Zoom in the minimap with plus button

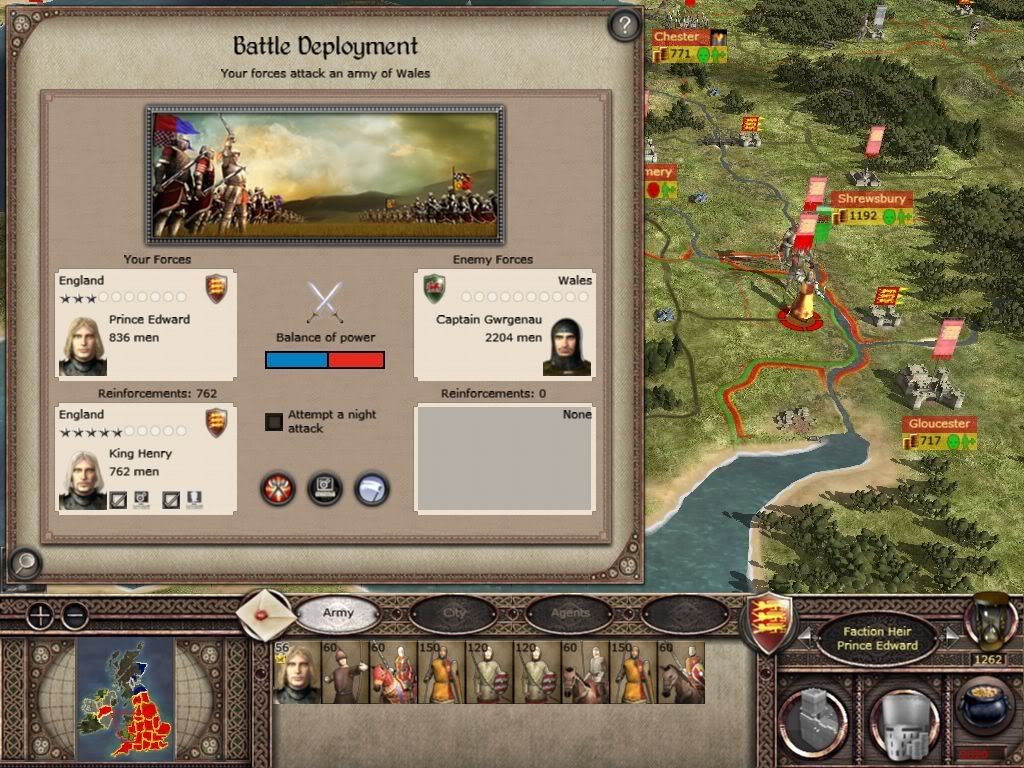(39, 615)
